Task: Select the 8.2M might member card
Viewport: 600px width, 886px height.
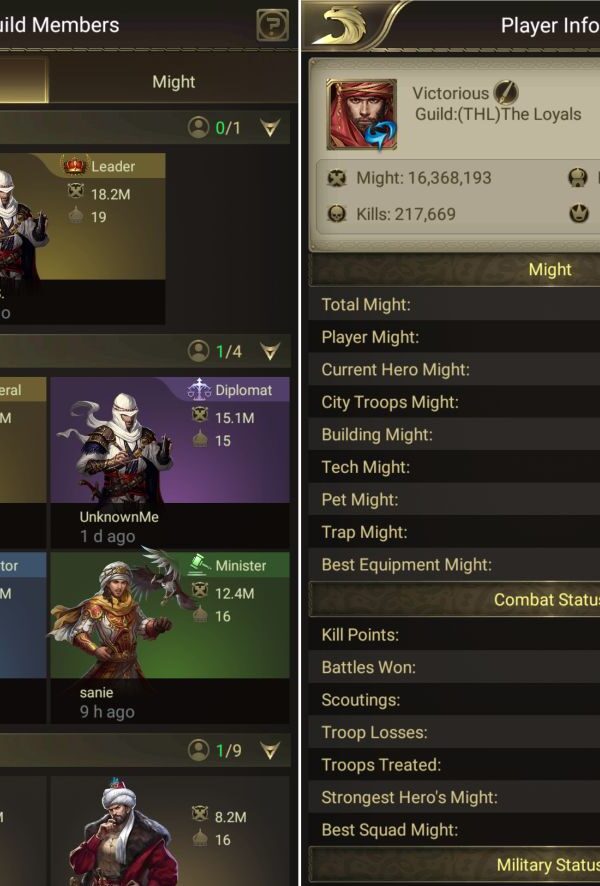Action: coord(169,832)
